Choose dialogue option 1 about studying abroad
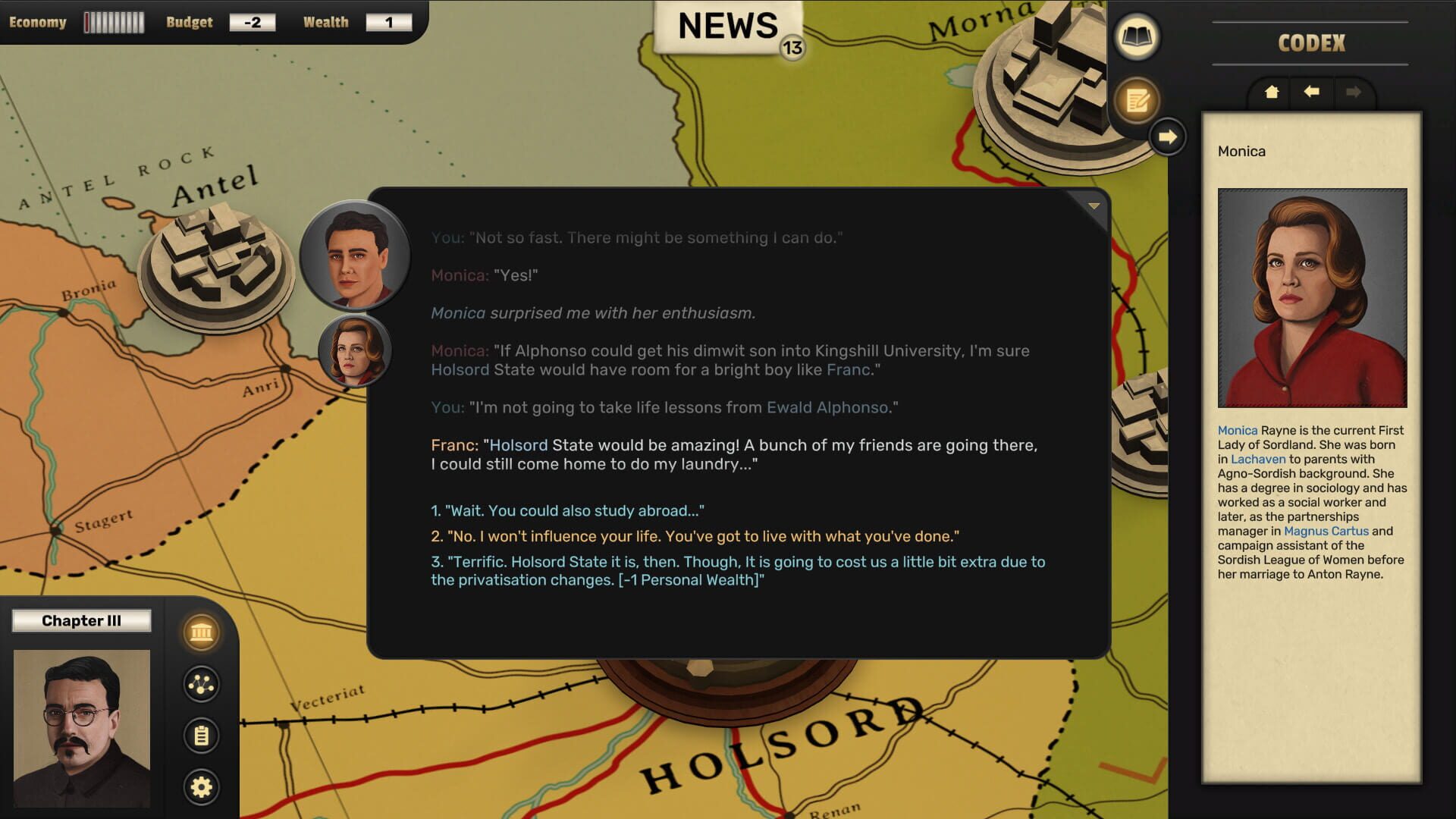The height and width of the screenshot is (819, 1456). [567, 510]
